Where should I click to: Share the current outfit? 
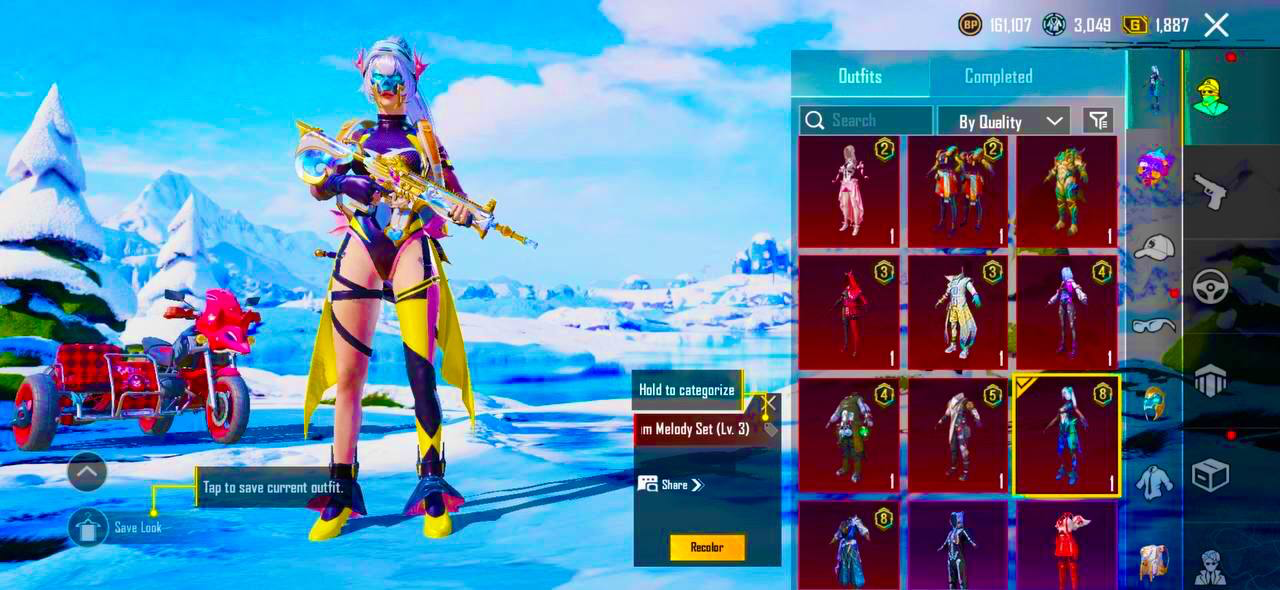[672, 485]
